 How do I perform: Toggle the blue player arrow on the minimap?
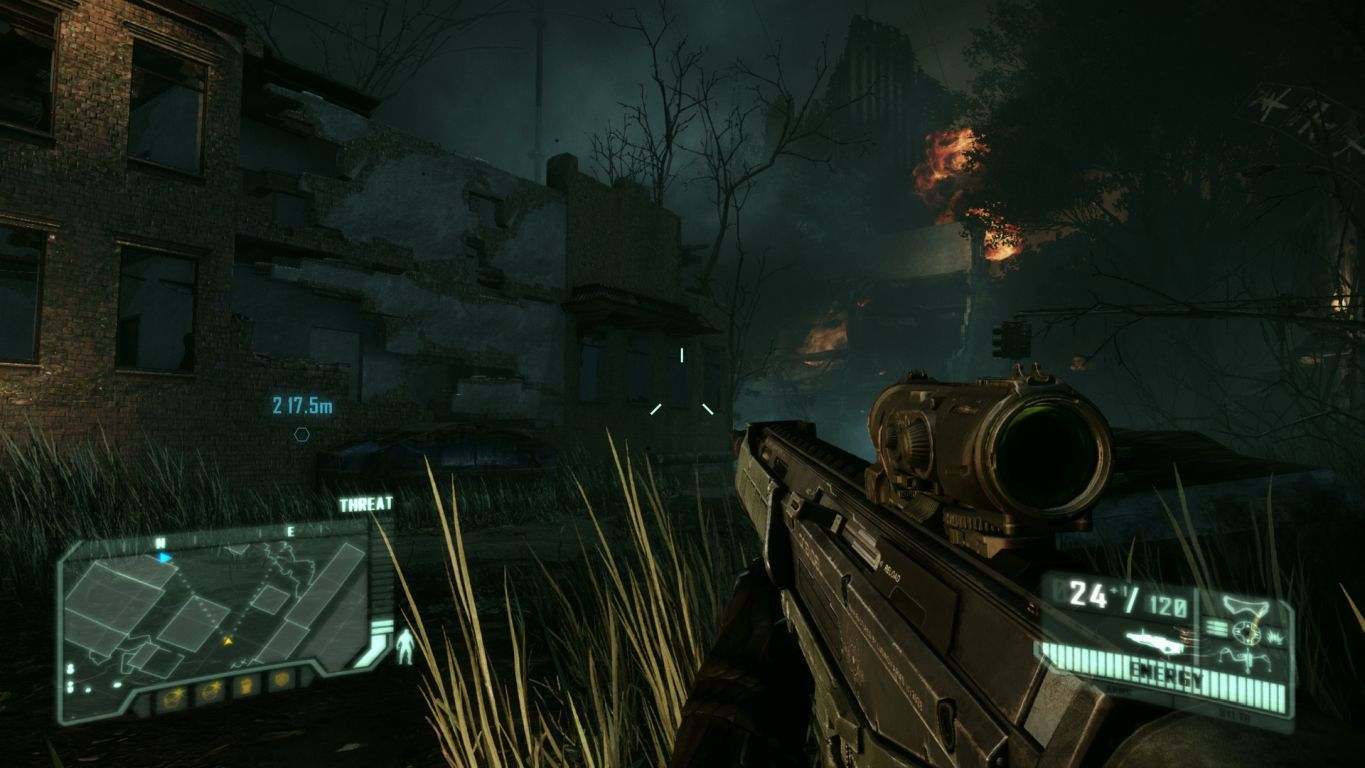click(x=165, y=556)
